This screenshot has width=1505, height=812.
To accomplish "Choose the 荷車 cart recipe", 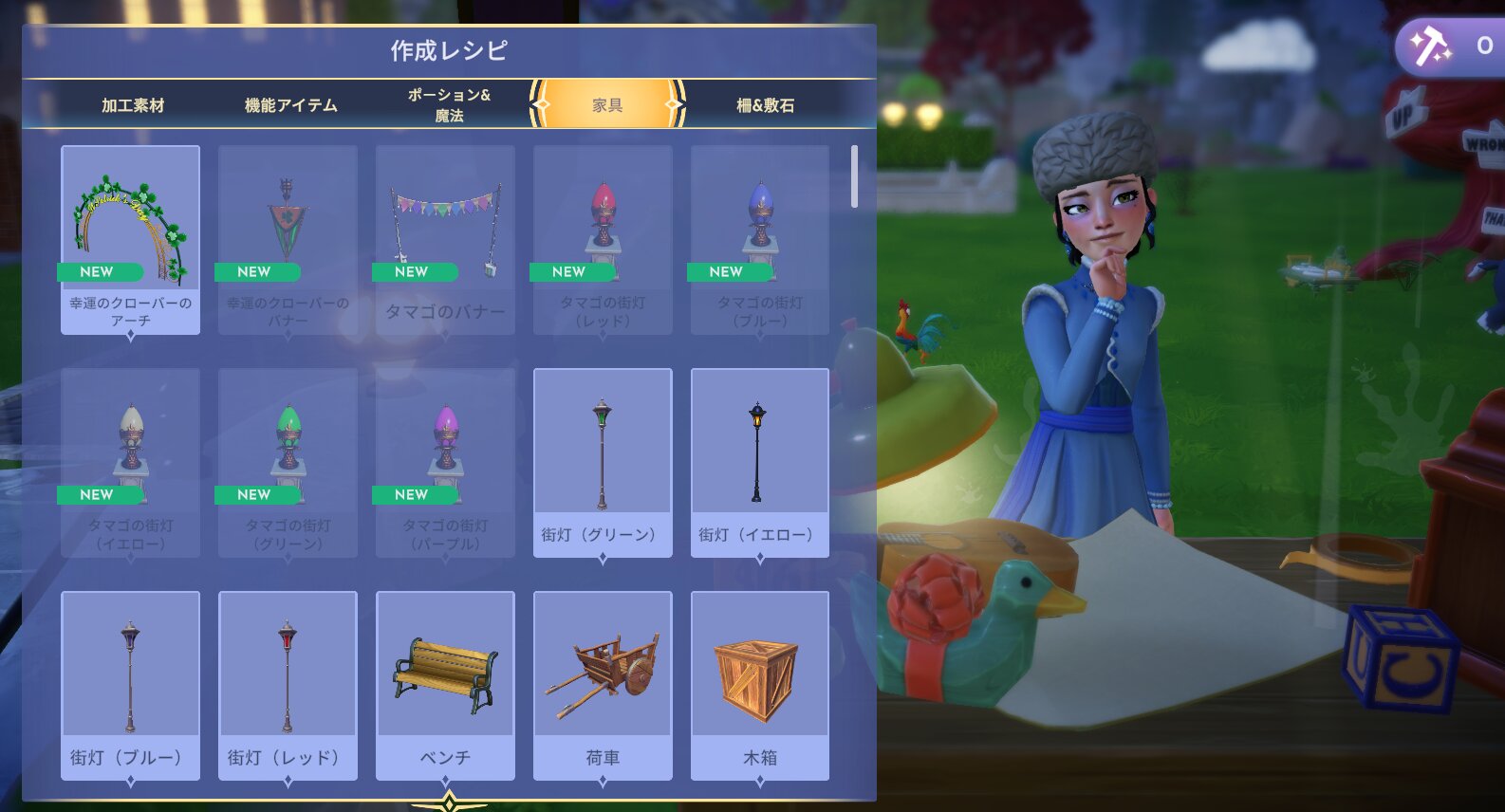I will (603, 685).
